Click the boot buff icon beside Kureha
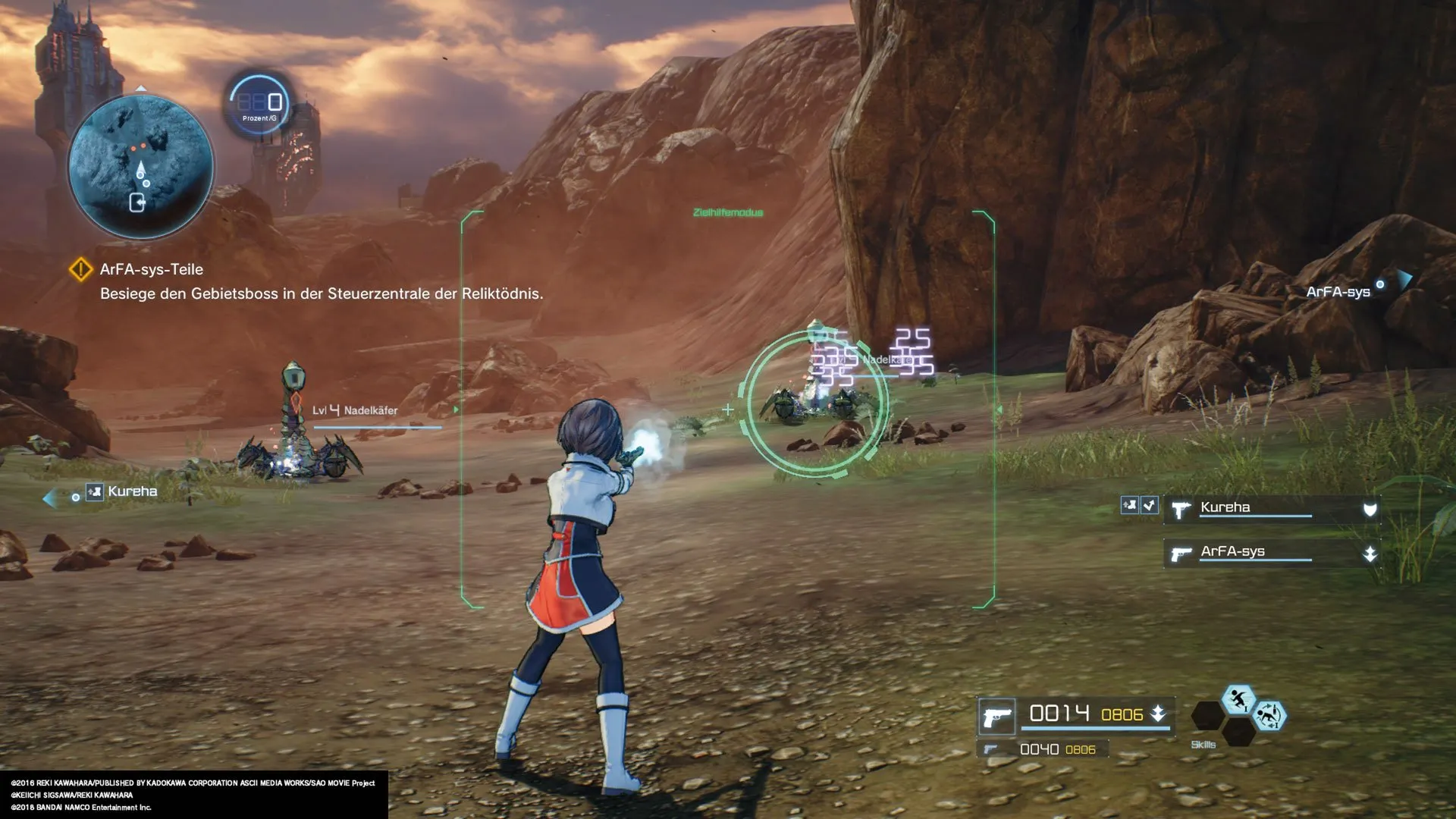1456x819 pixels. coord(1130,505)
